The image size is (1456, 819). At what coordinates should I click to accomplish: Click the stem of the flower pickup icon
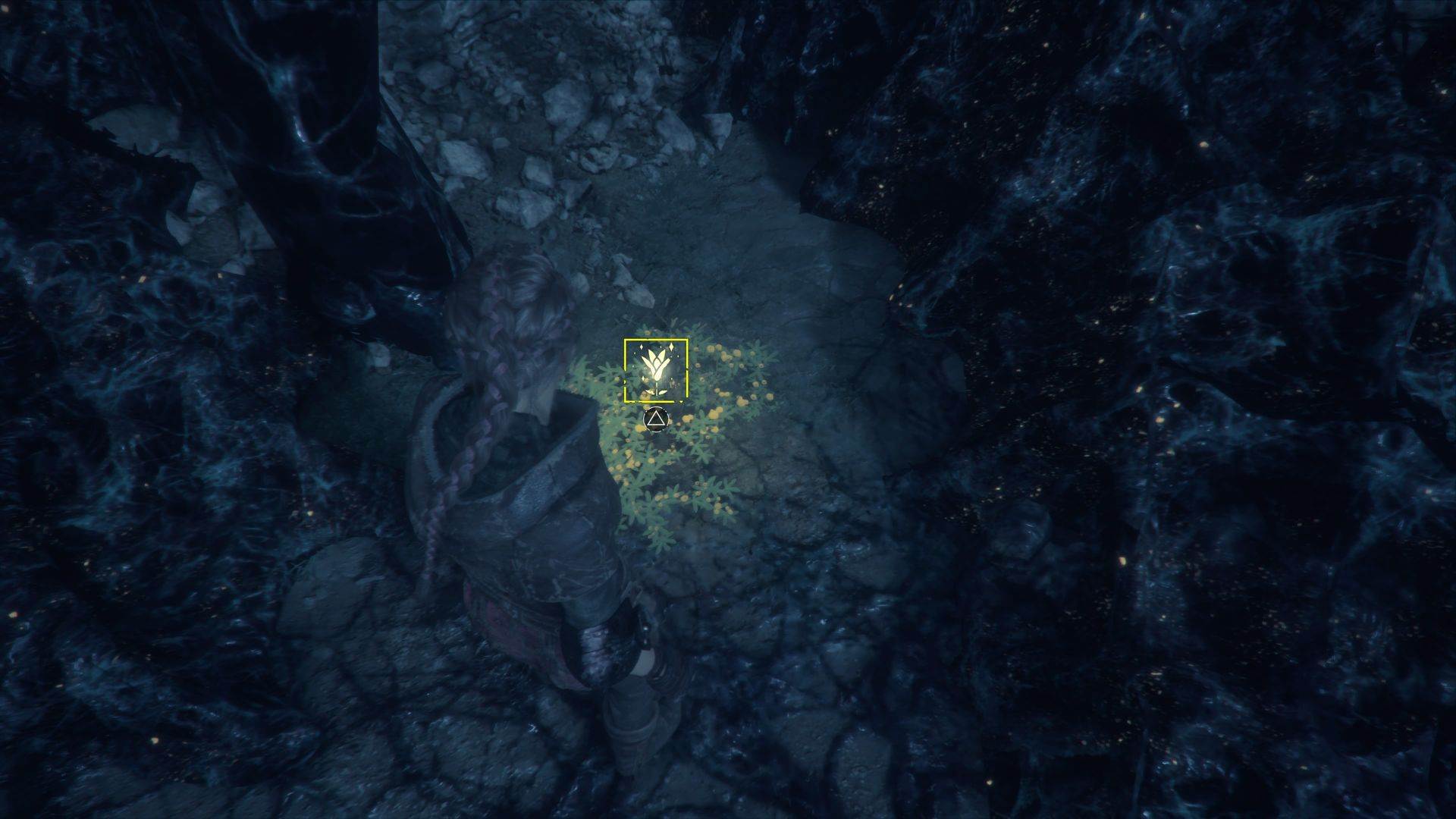pos(657,389)
